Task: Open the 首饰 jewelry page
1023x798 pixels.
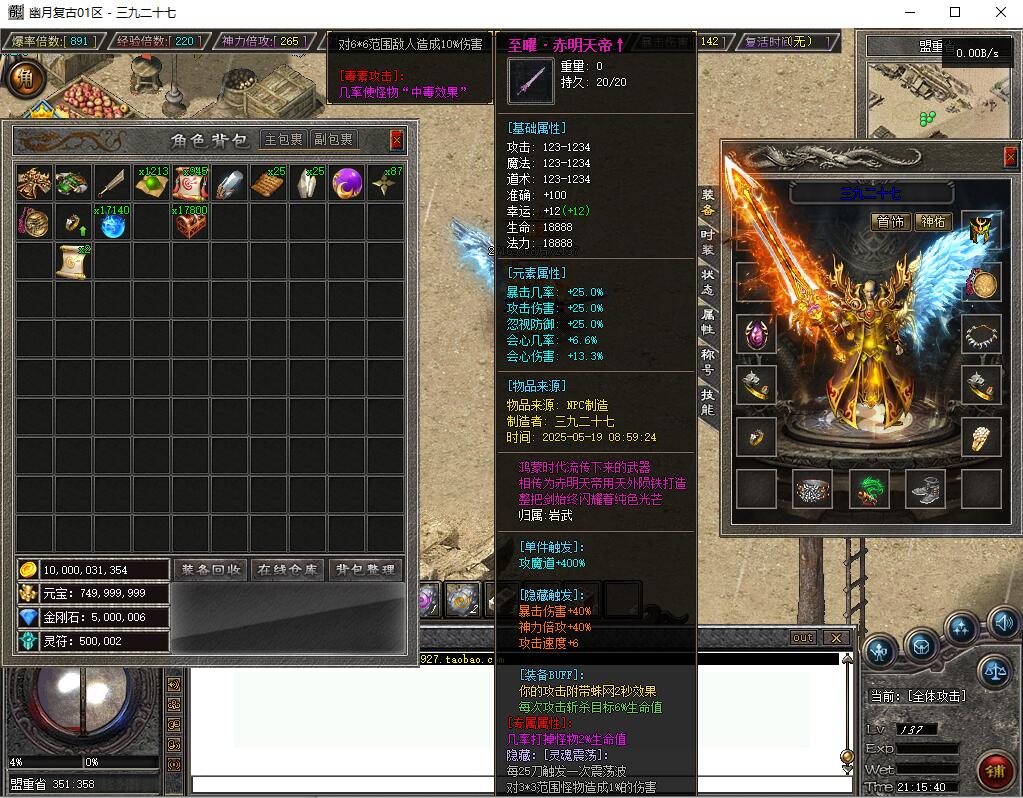Action: pyautogui.click(x=888, y=222)
